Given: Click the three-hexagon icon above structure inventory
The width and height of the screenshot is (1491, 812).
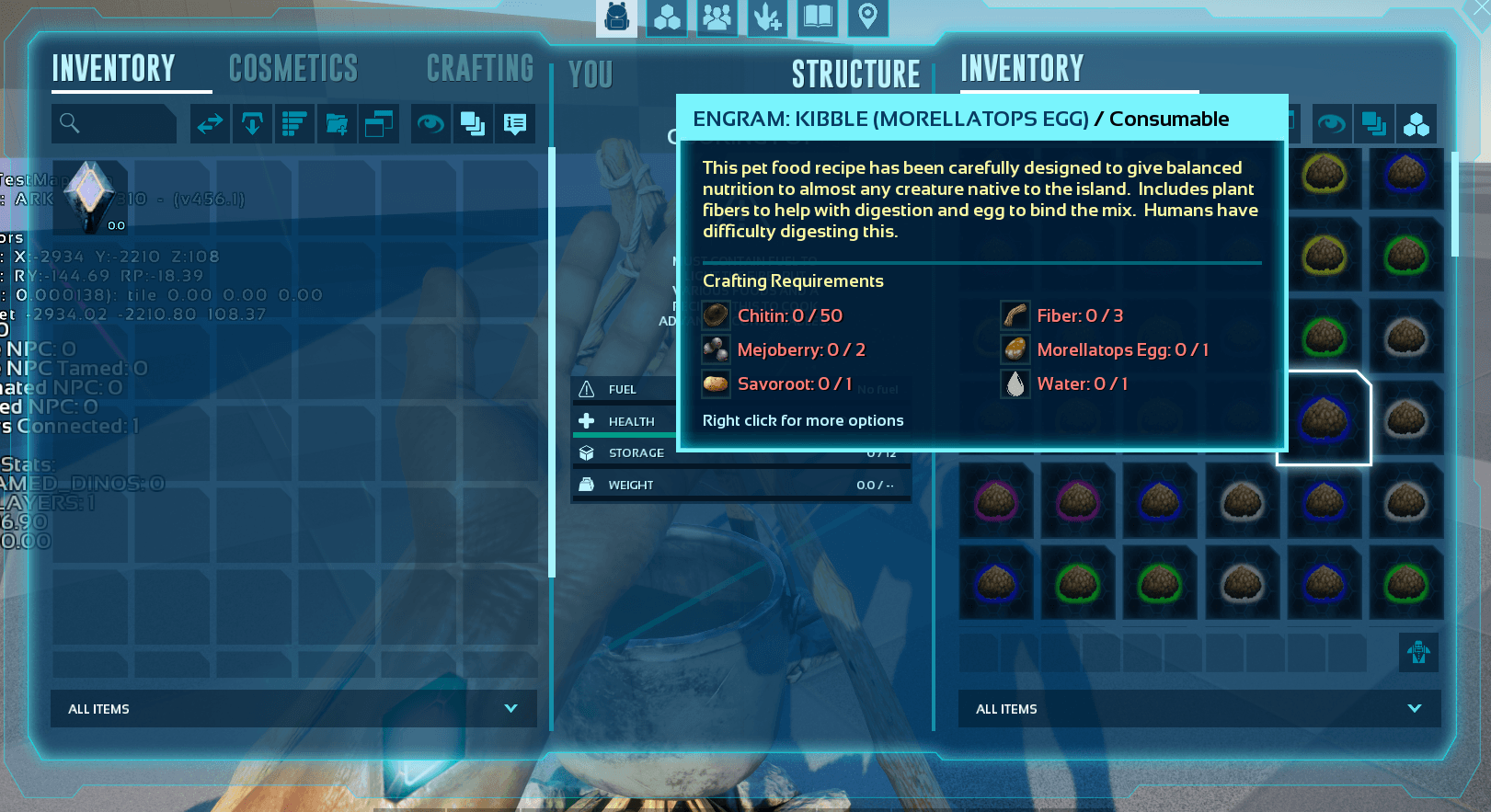Looking at the screenshot, I should pos(1416,124).
